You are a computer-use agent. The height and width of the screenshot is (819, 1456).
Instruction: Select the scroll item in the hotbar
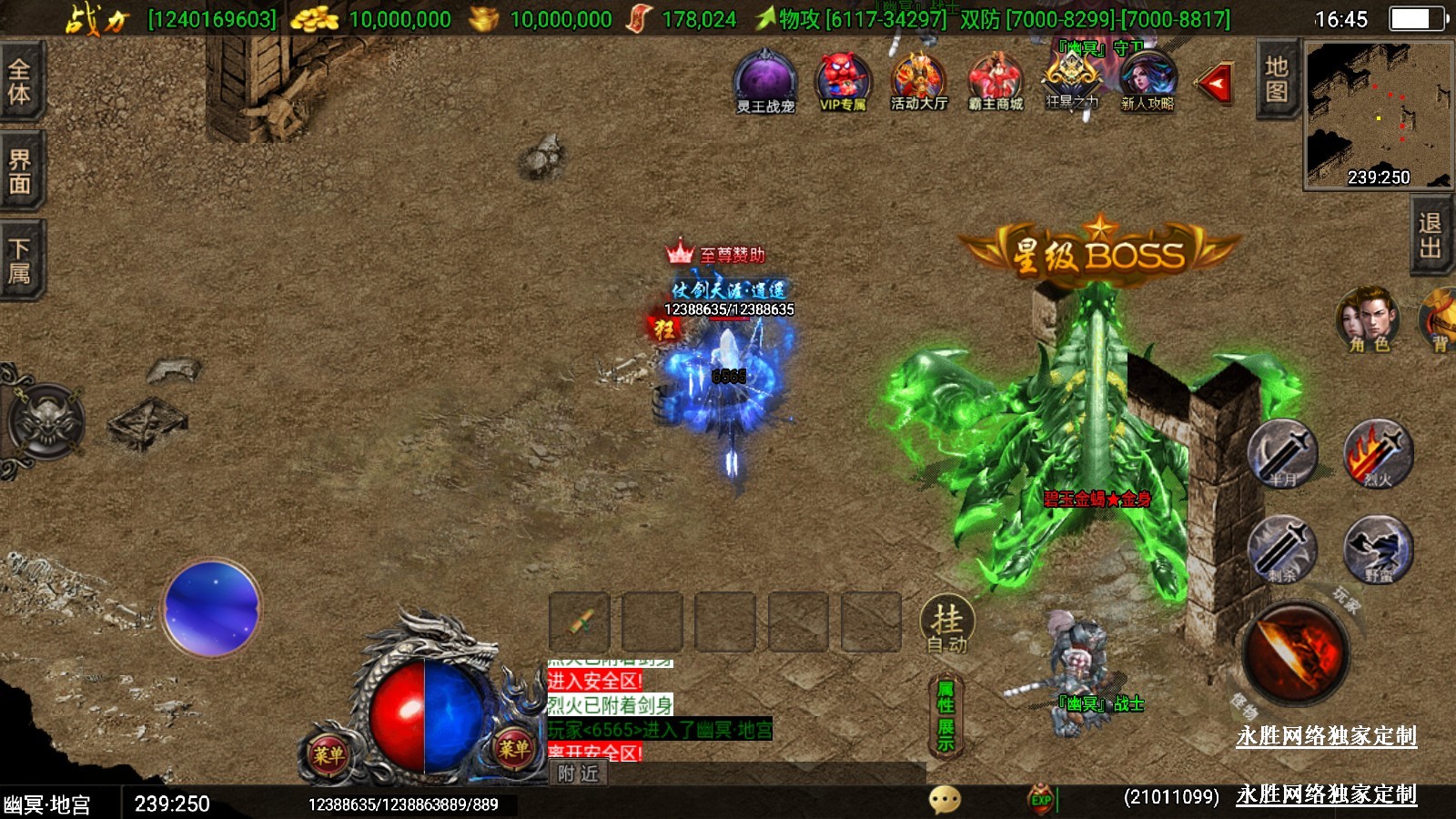point(580,622)
